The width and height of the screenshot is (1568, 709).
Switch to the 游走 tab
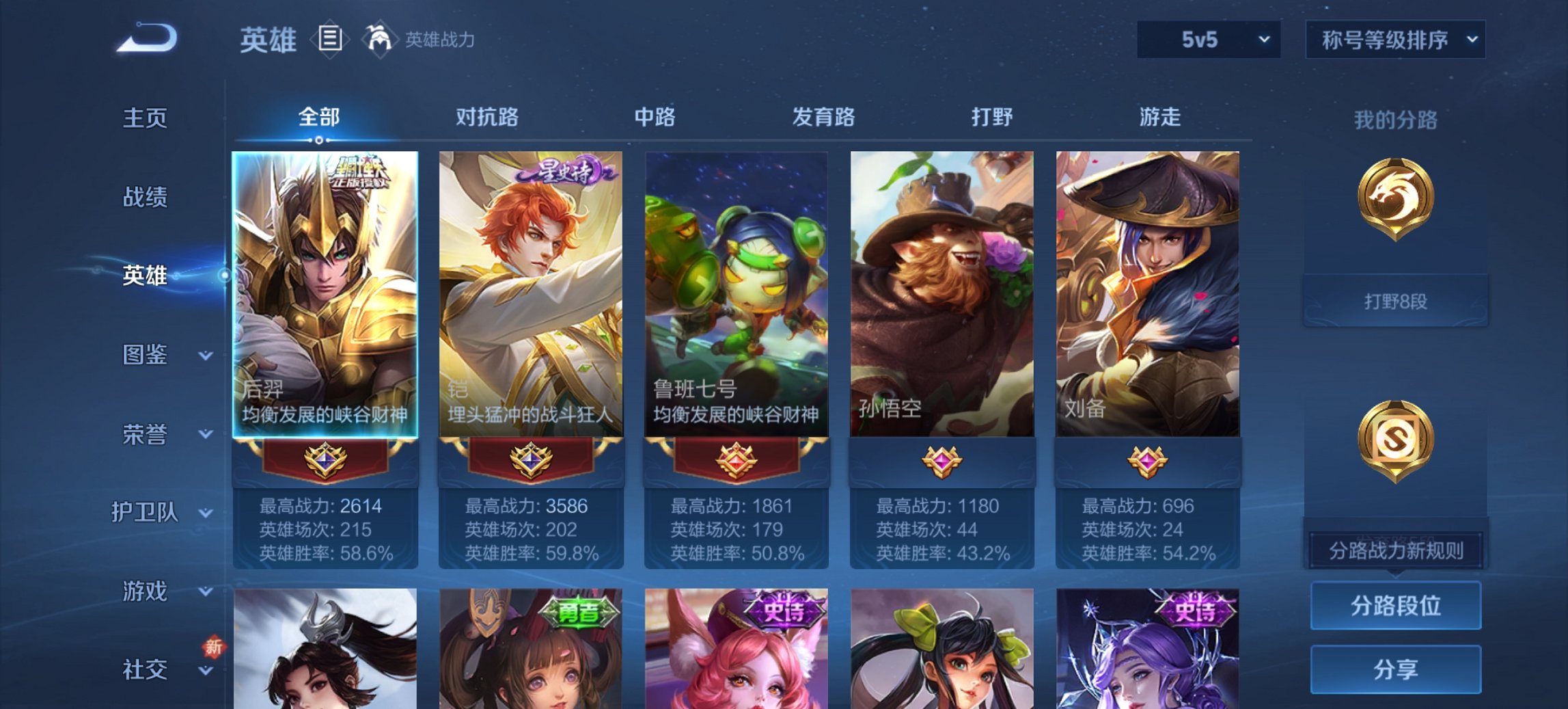point(1164,118)
